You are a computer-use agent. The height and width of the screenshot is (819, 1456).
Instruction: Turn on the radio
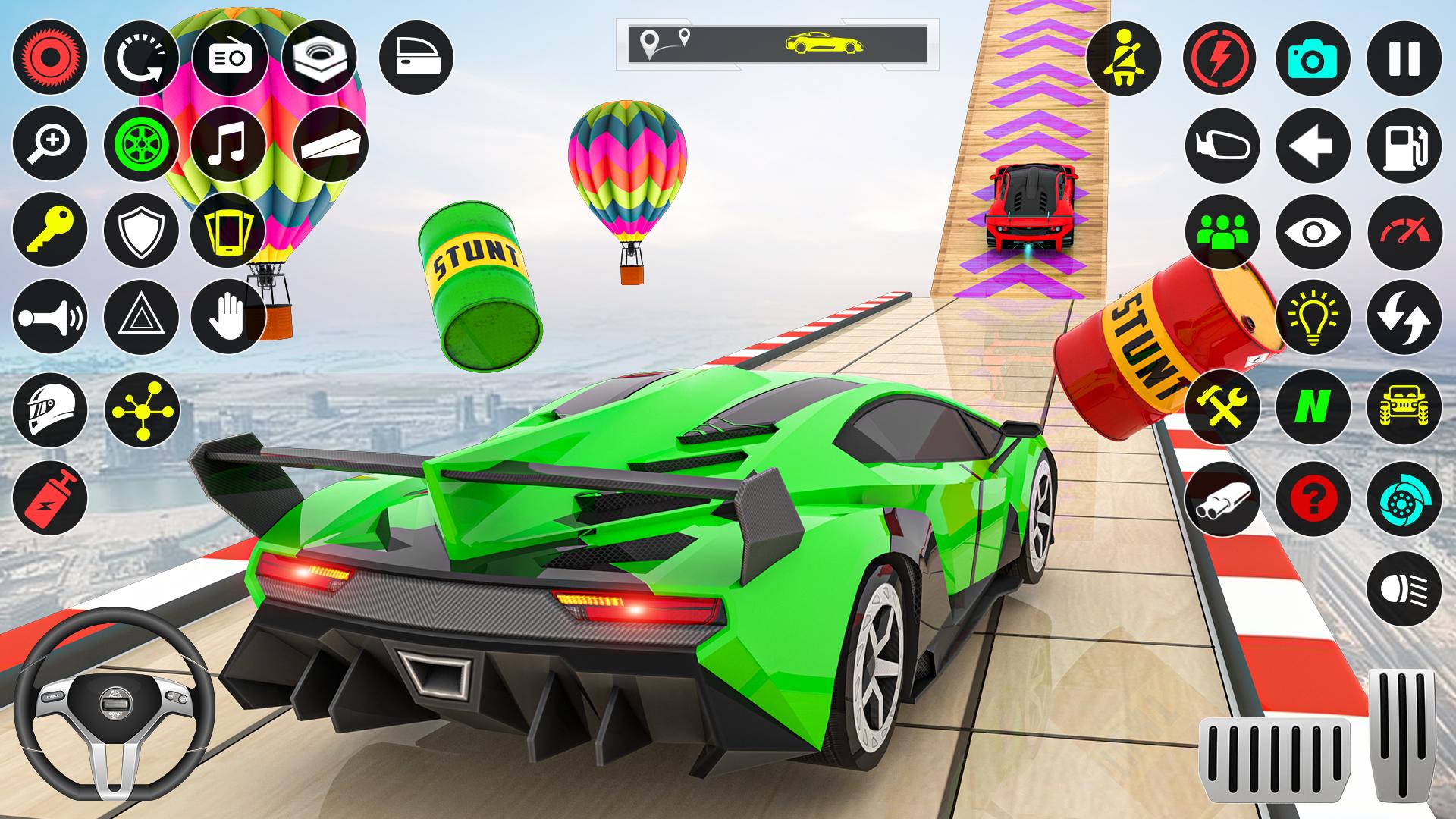tap(228, 58)
